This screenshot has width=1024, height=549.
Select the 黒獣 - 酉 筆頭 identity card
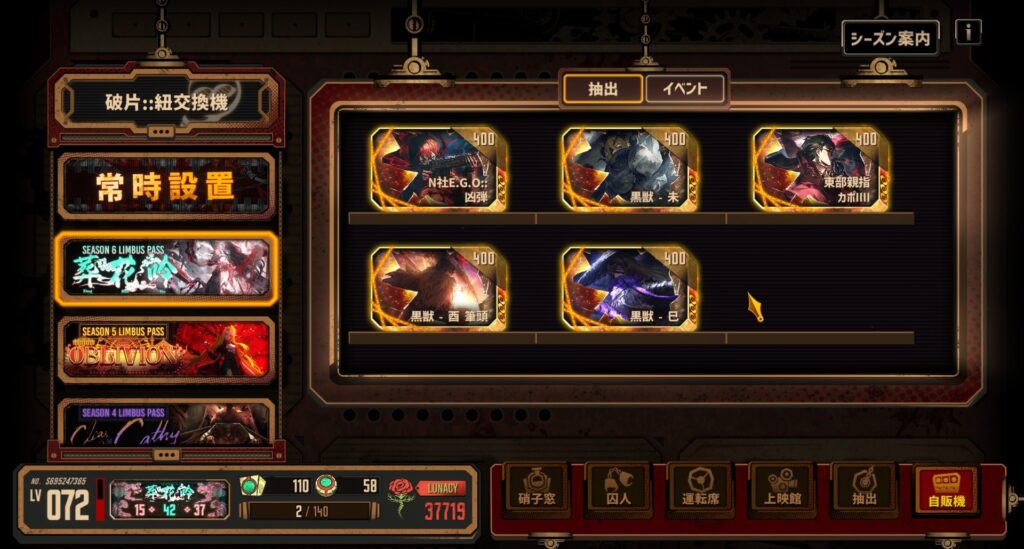click(x=440, y=288)
